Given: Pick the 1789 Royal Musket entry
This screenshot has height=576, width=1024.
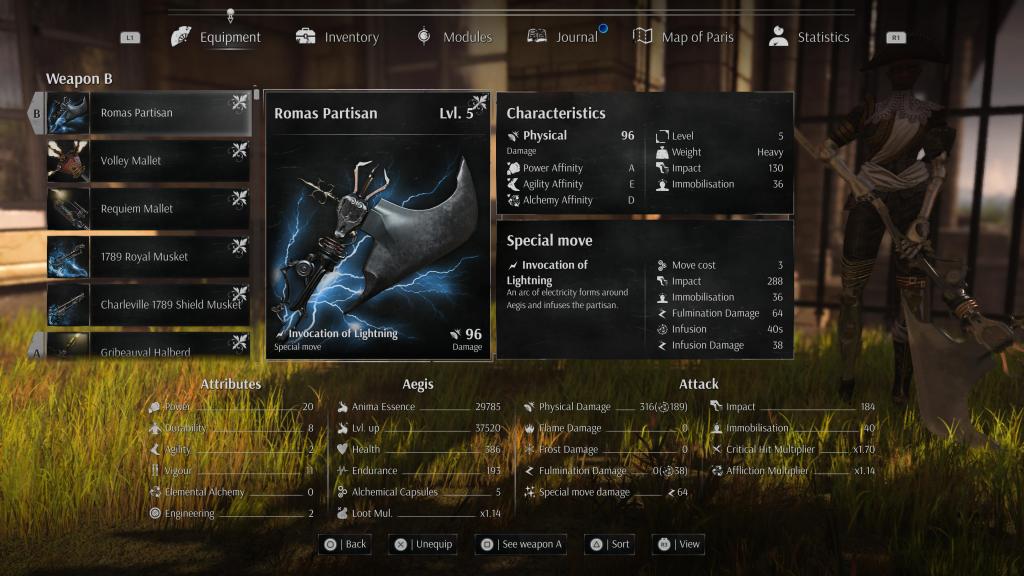Looking at the screenshot, I should [x=148, y=257].
